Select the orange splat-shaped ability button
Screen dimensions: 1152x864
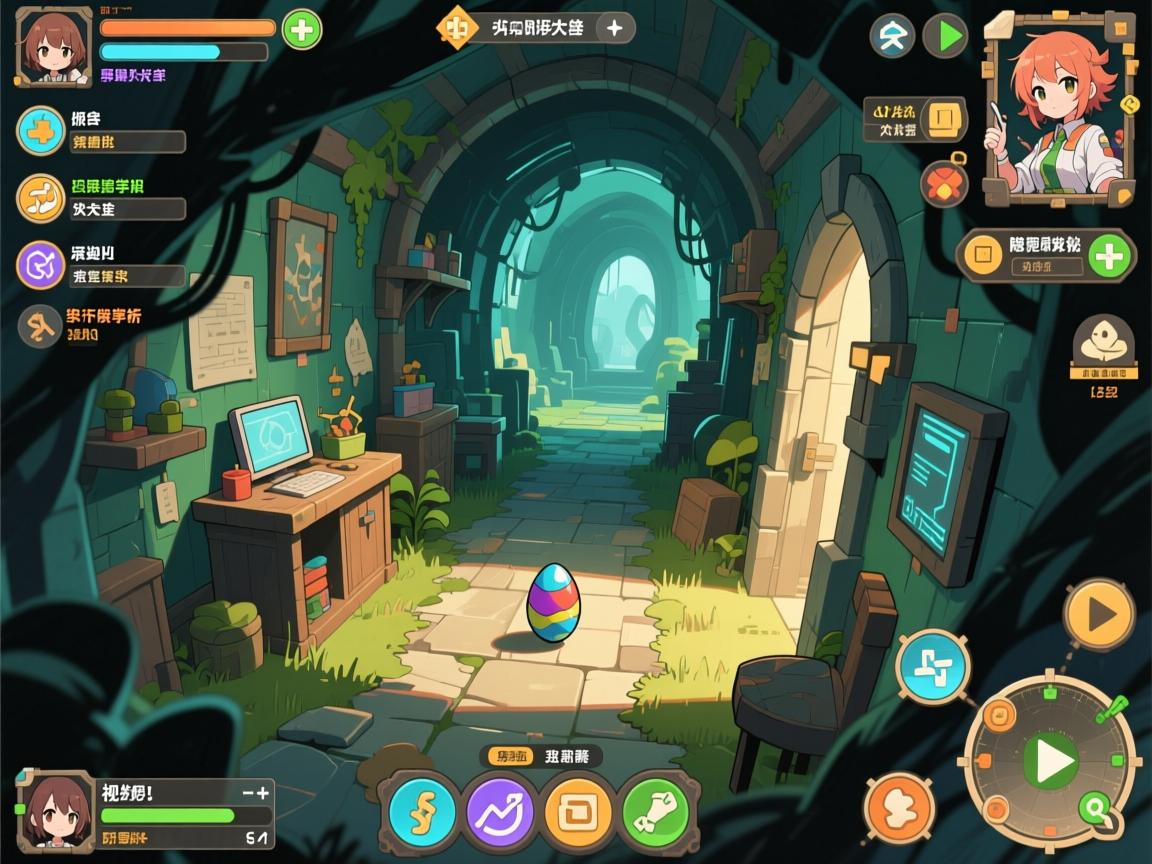(899, 808)
